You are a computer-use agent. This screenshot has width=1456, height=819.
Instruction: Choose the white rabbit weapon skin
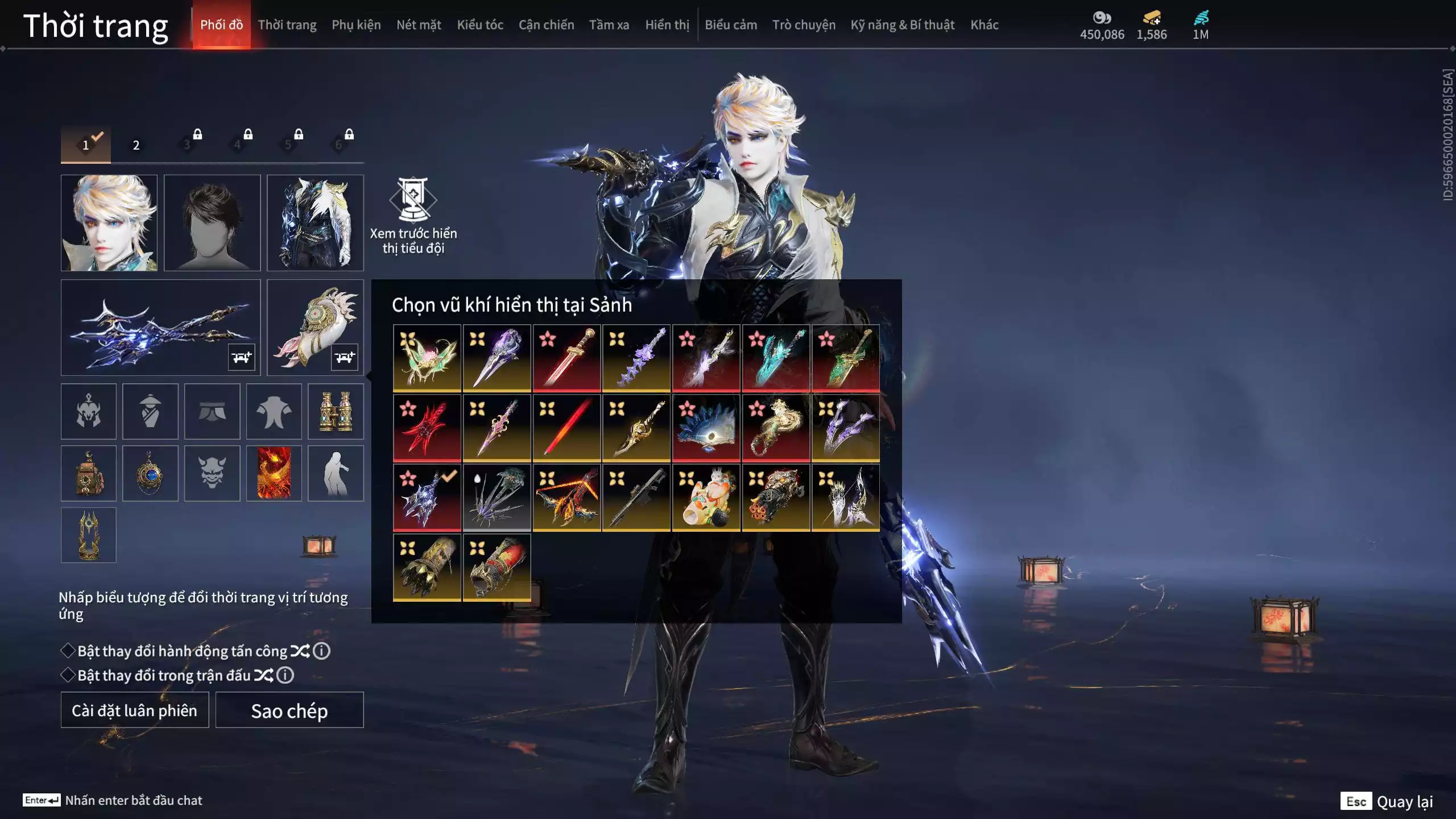pyautogui.click(x=706, y=498)
